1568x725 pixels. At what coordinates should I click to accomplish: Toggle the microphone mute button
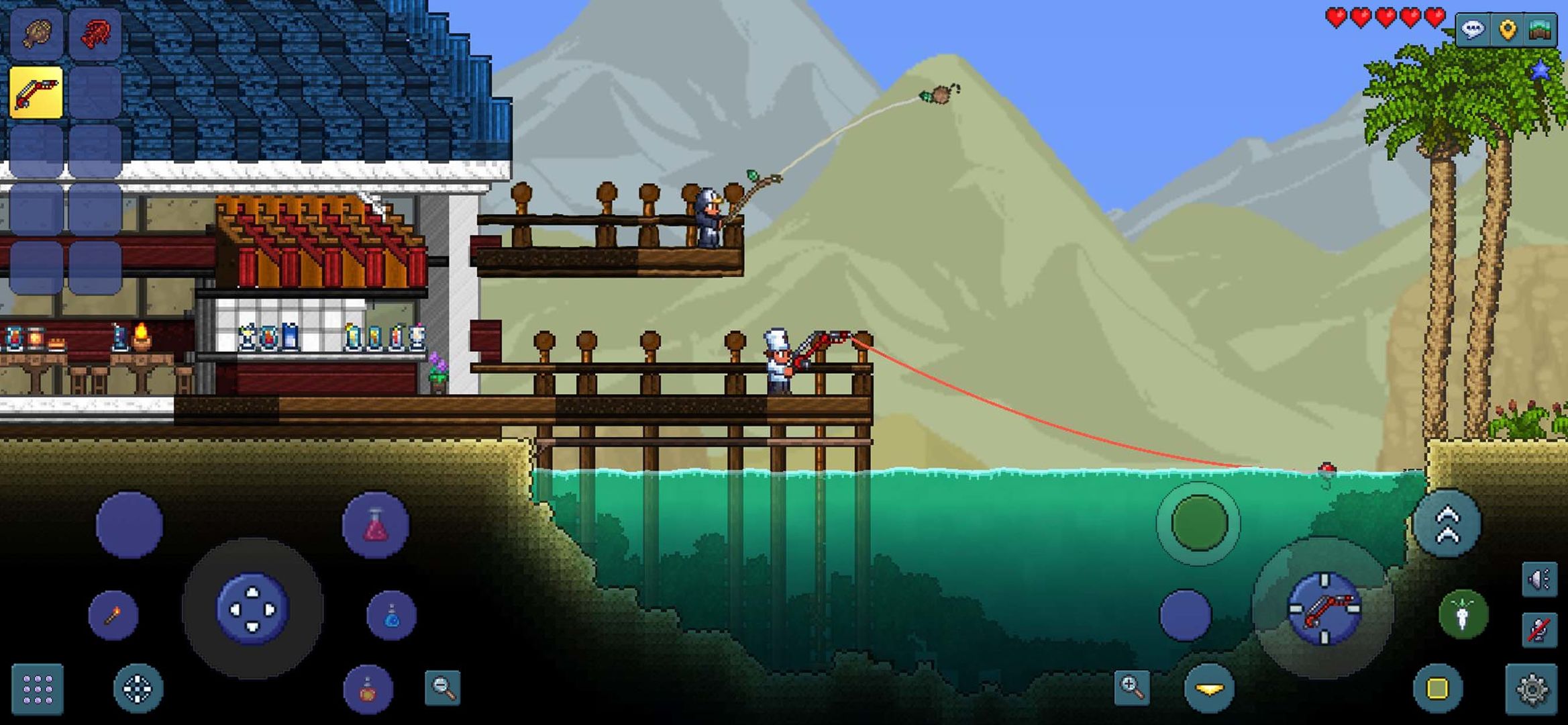(x=1538, y=630)
